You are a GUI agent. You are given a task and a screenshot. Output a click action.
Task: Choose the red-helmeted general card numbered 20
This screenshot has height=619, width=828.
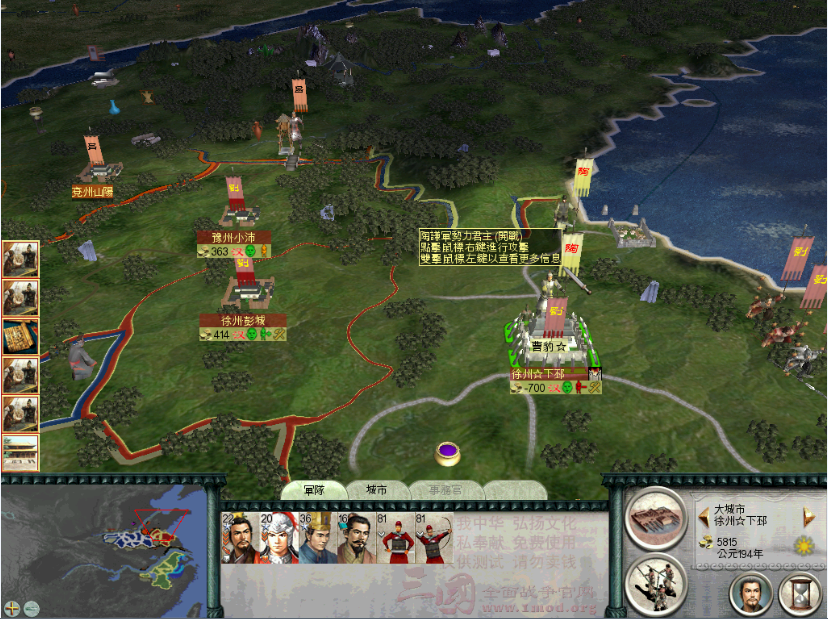[x=279, y=540]
